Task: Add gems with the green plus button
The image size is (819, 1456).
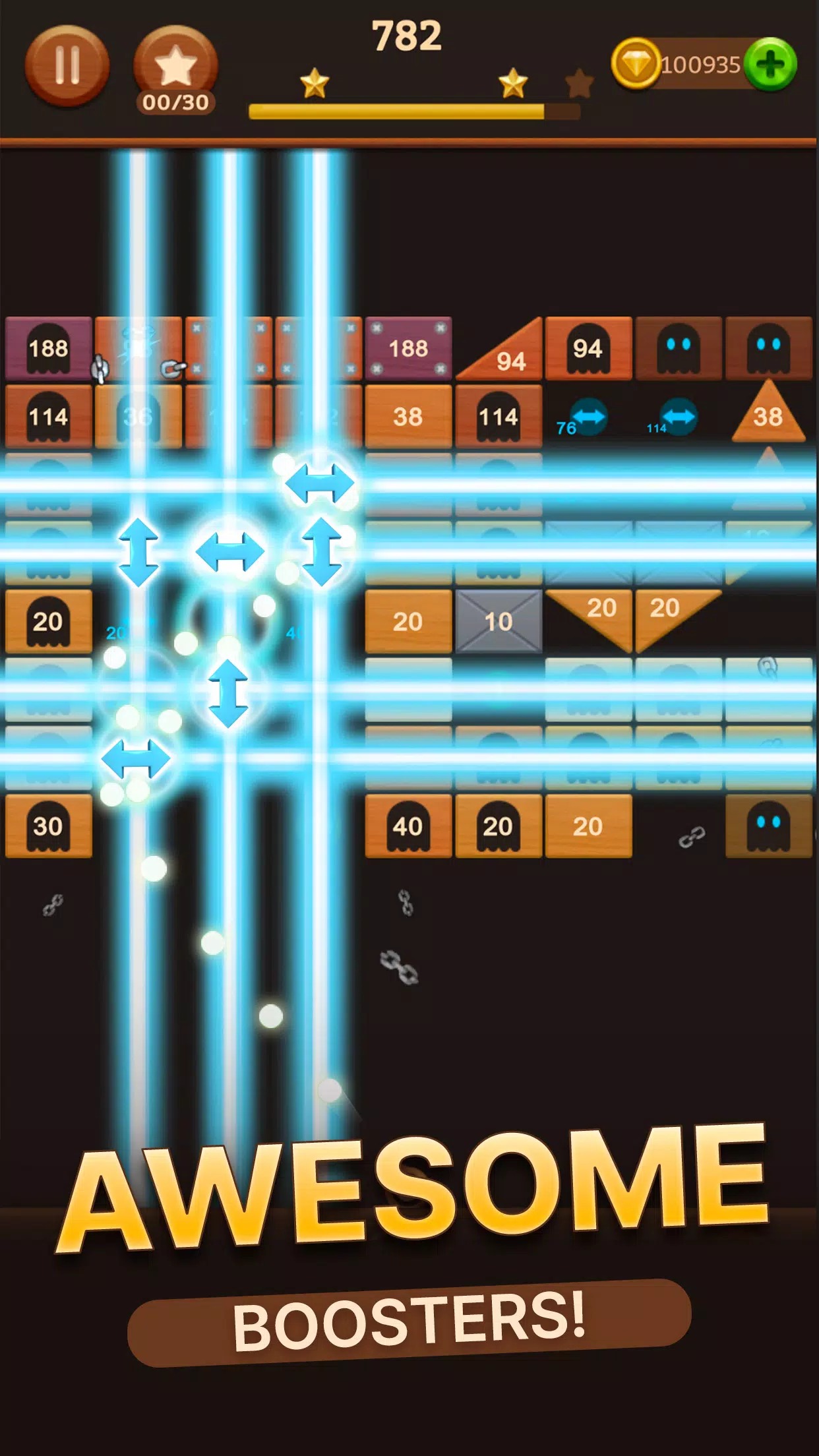Action: [770, 64]
